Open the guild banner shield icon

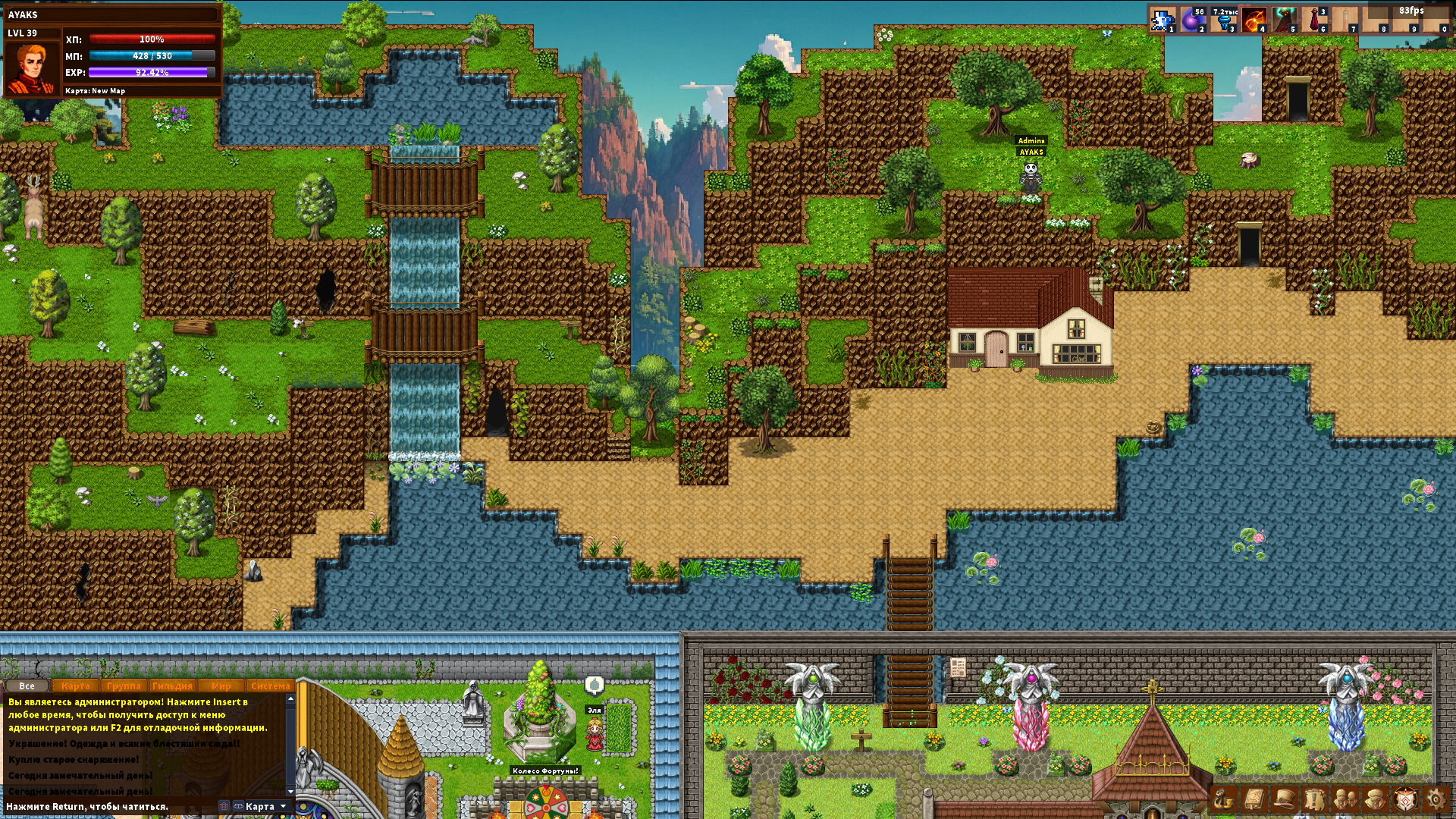[x=1405, y=799]
